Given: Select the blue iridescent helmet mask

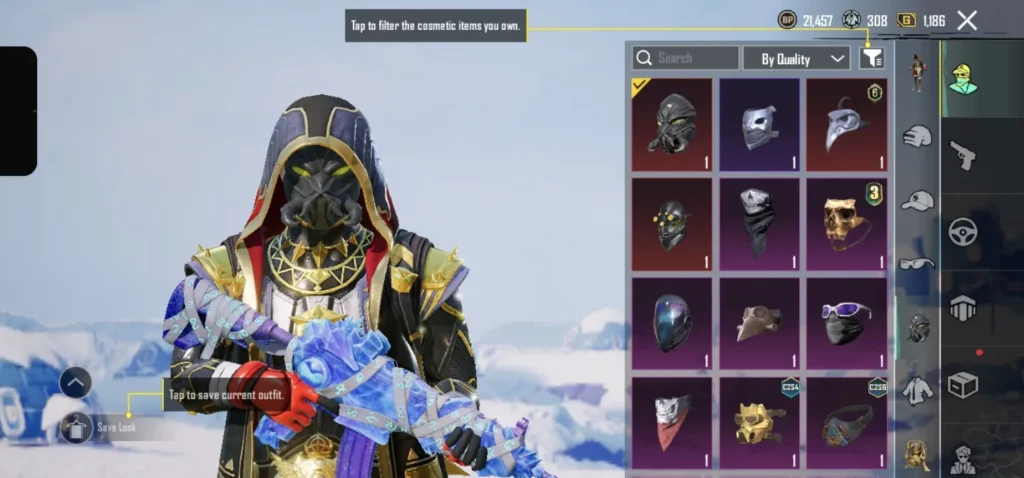Looking at the screenshot, I should [x=671, y=323].
